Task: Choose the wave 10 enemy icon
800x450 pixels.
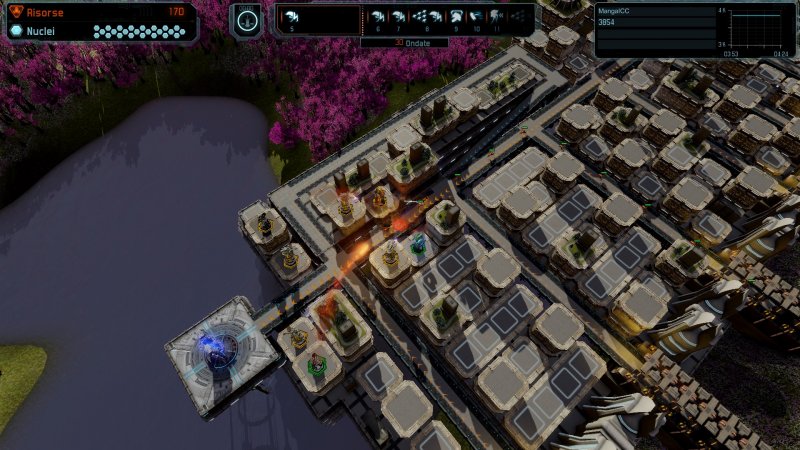Action: [477, 17]
